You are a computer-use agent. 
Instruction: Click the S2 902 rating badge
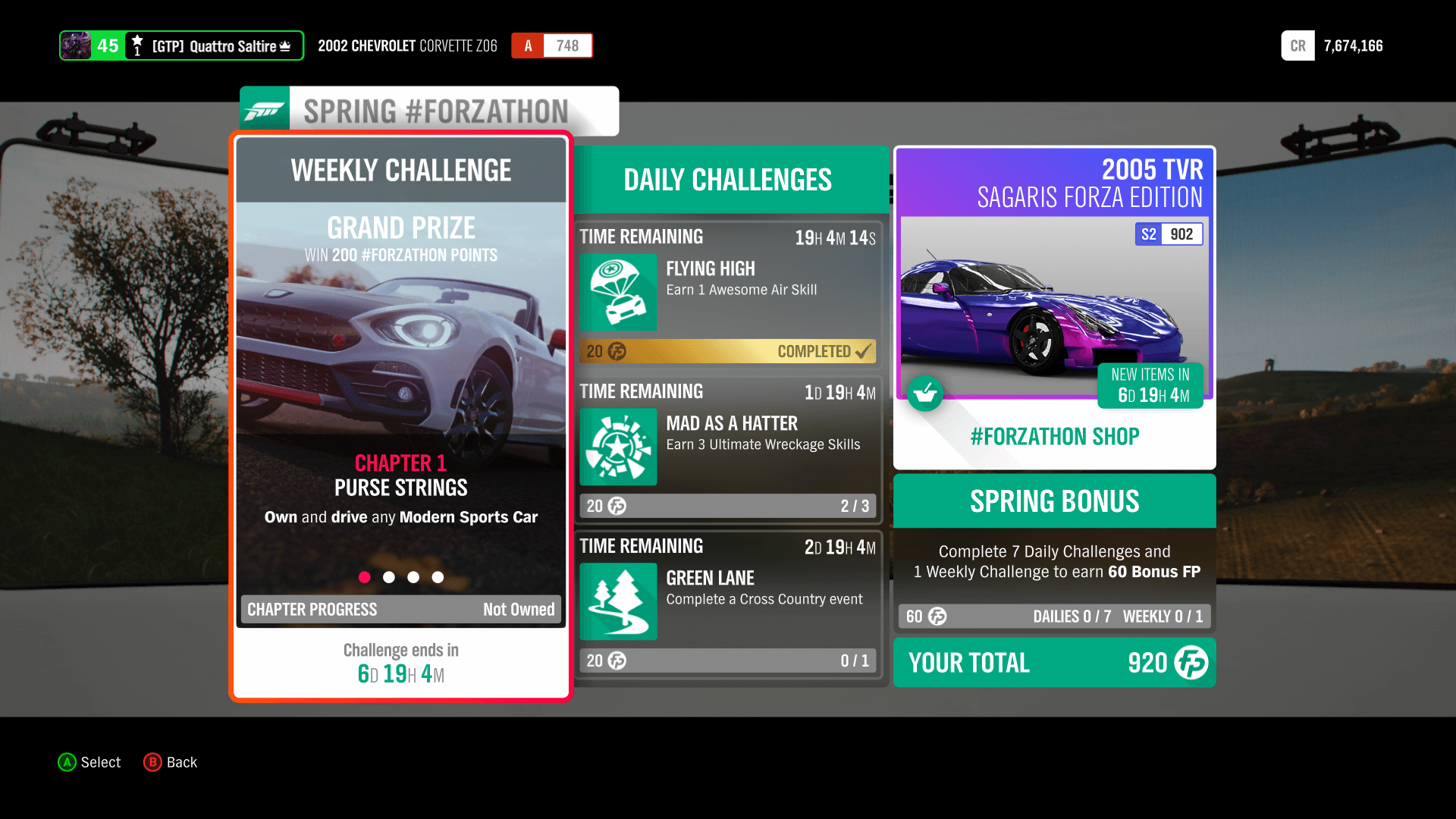[1169, 234]
